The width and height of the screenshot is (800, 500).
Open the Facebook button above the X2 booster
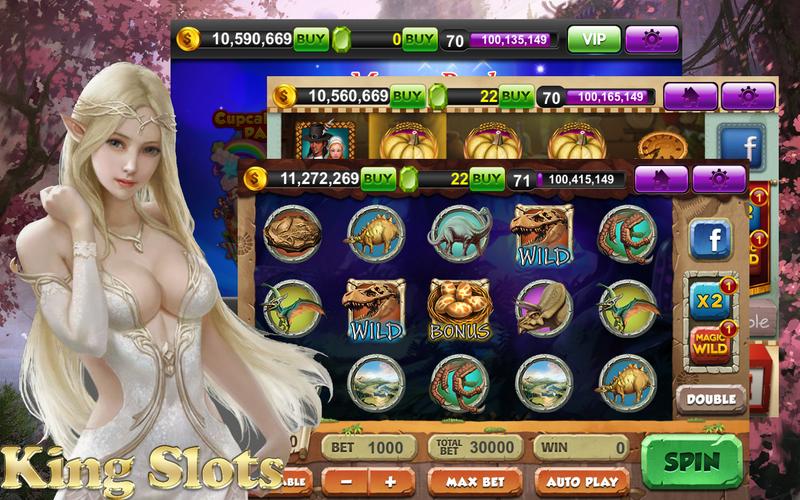pyautogui.click(x=711, y=239)
